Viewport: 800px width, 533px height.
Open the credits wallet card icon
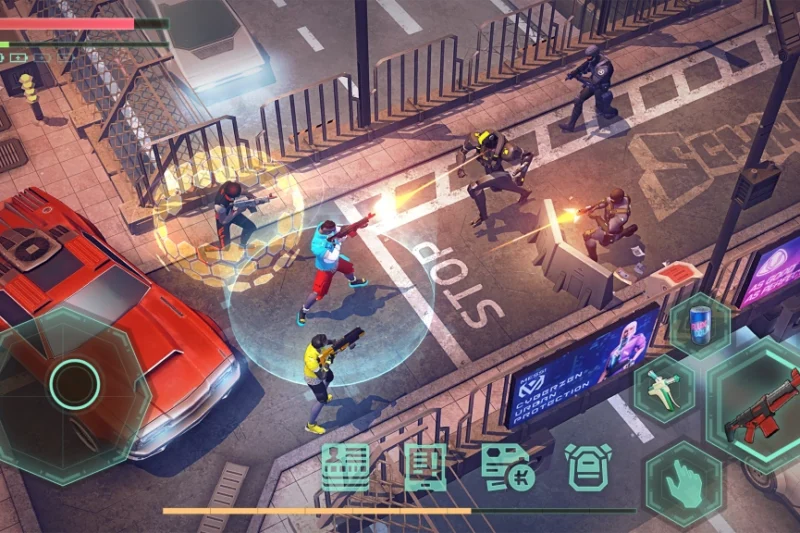[x=506, y=466]
